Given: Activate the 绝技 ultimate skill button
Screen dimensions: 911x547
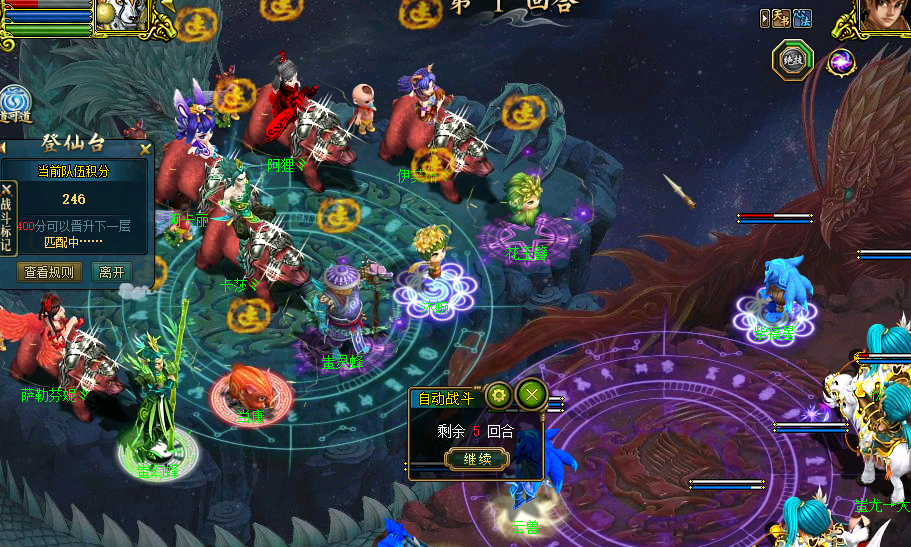Looking at the screenshot, I should point(792,61).
